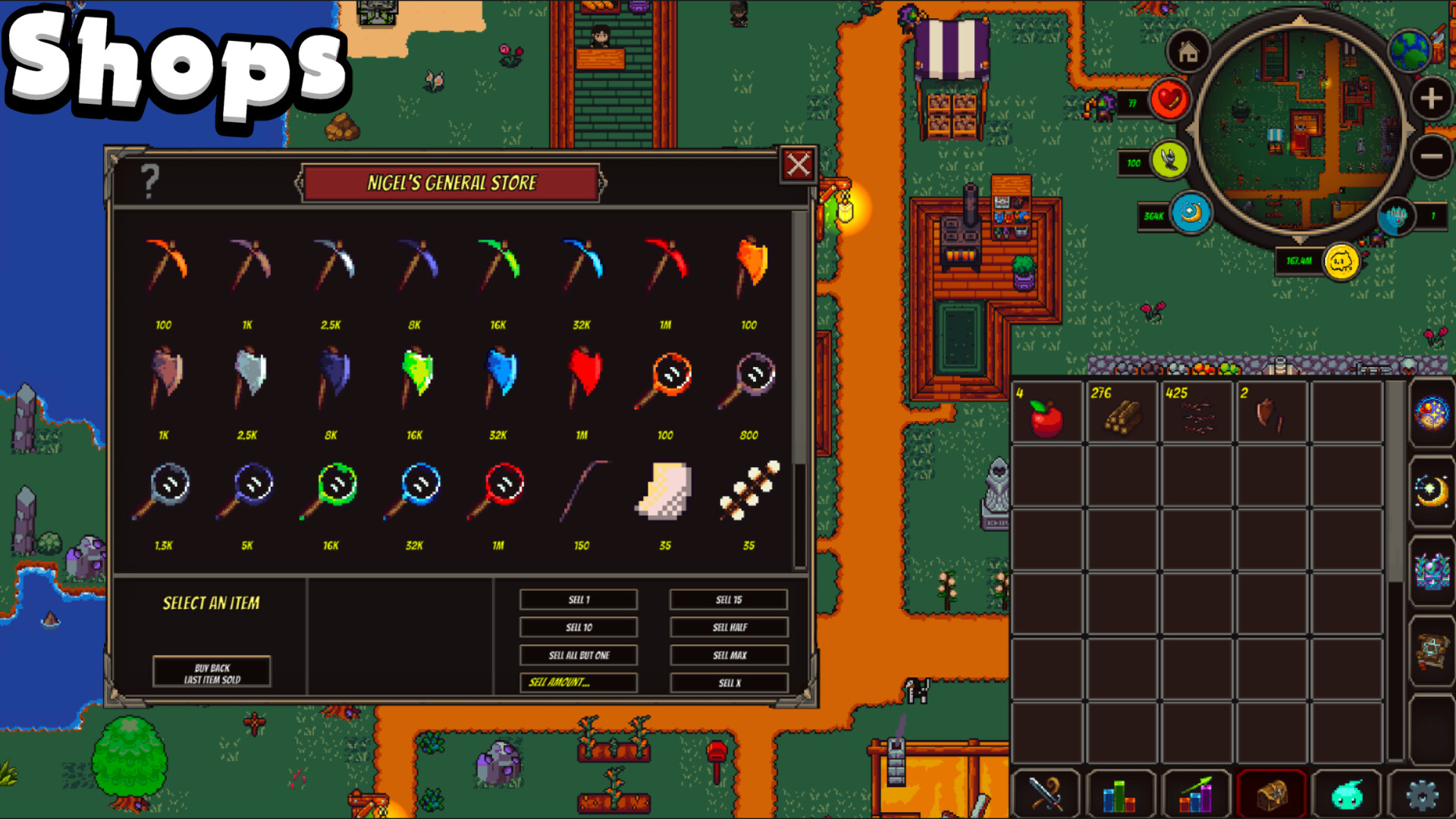Open the treasure chest inventory tab
The height and width of the screenshot is (819, 1456).
click(x=1271, y=794)
